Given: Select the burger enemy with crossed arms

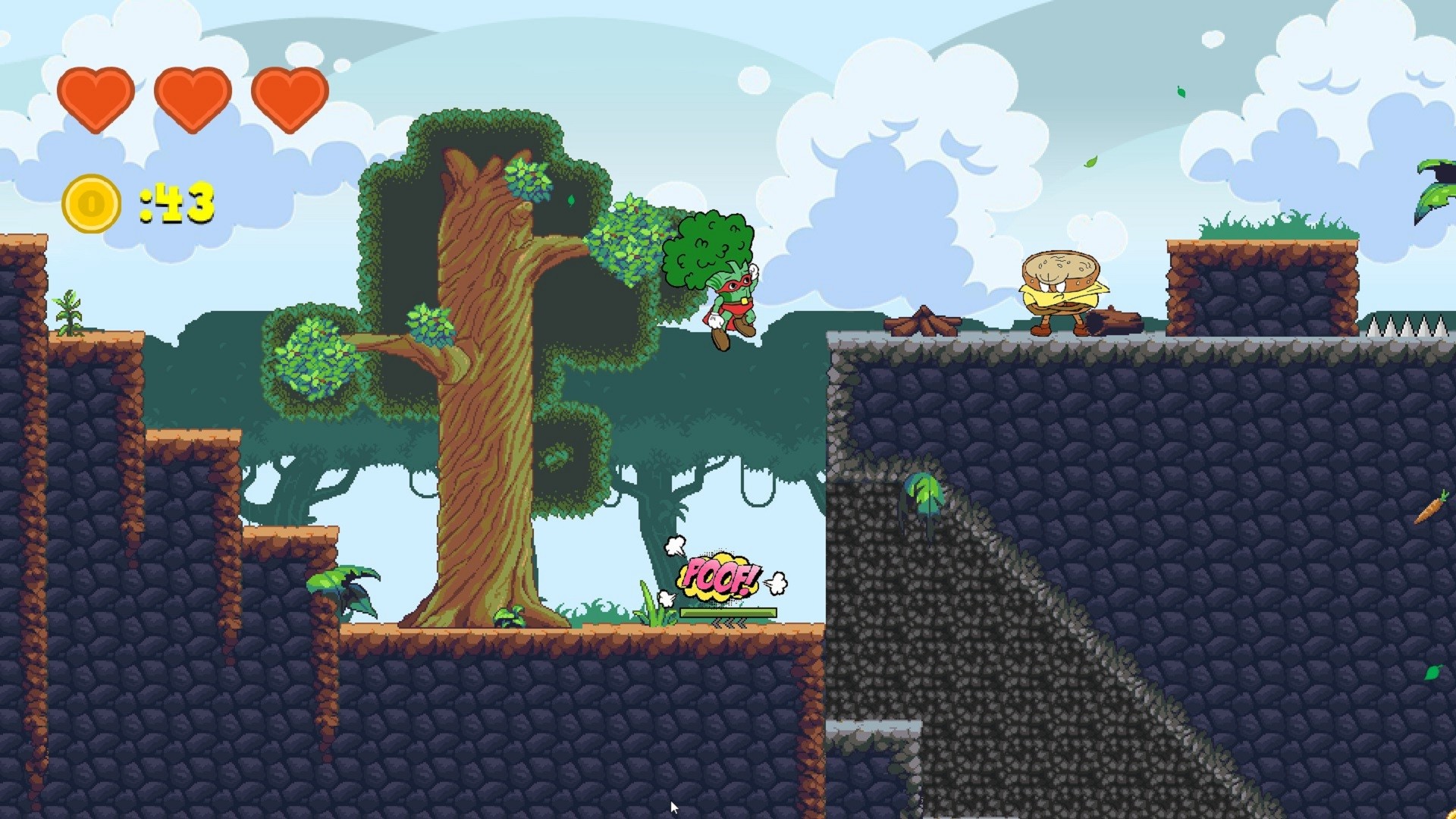Looking at the screenshot, I should [1062, 288].
